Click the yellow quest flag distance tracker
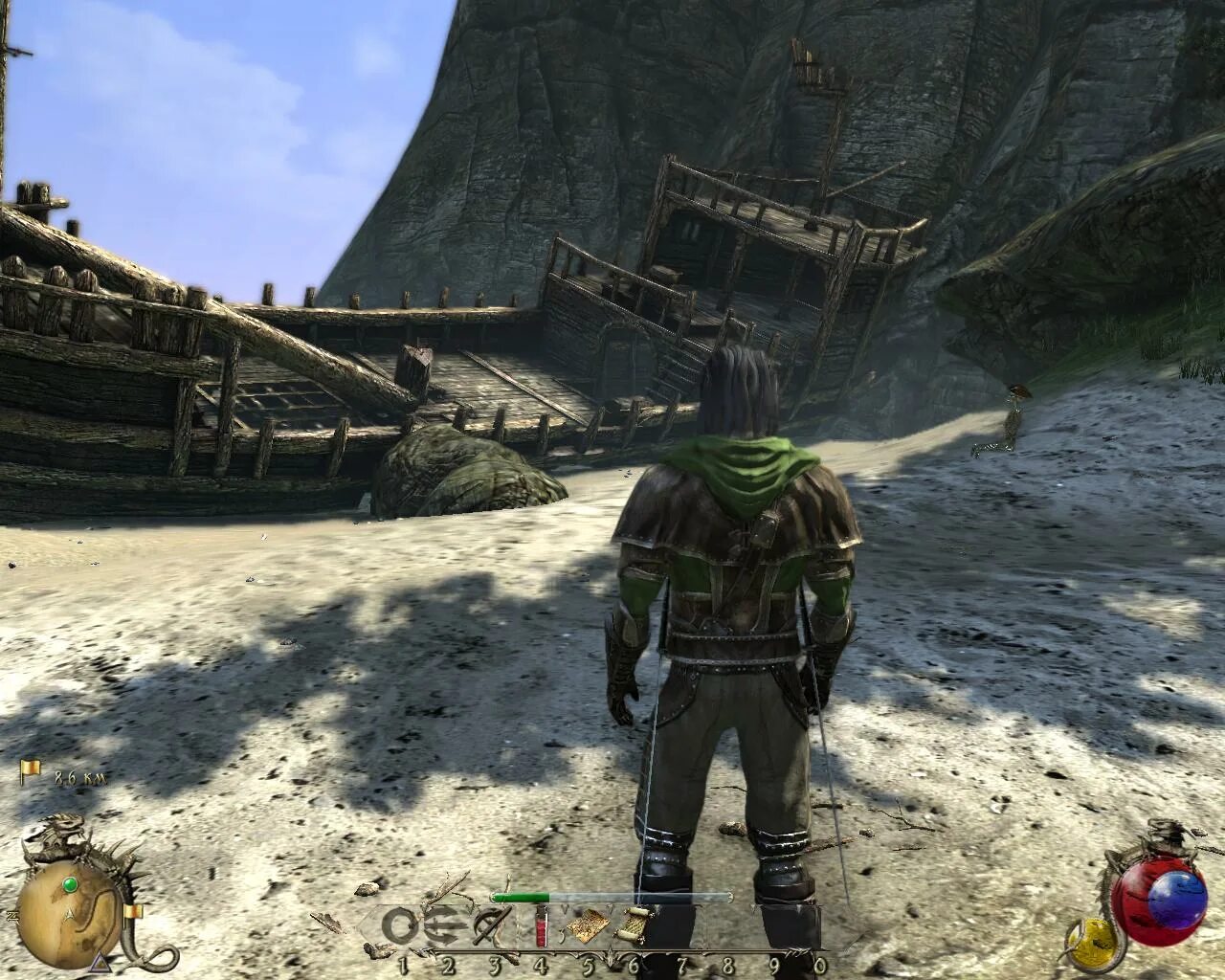Screen dimensions: 1225x980 (x=32, y=771)
